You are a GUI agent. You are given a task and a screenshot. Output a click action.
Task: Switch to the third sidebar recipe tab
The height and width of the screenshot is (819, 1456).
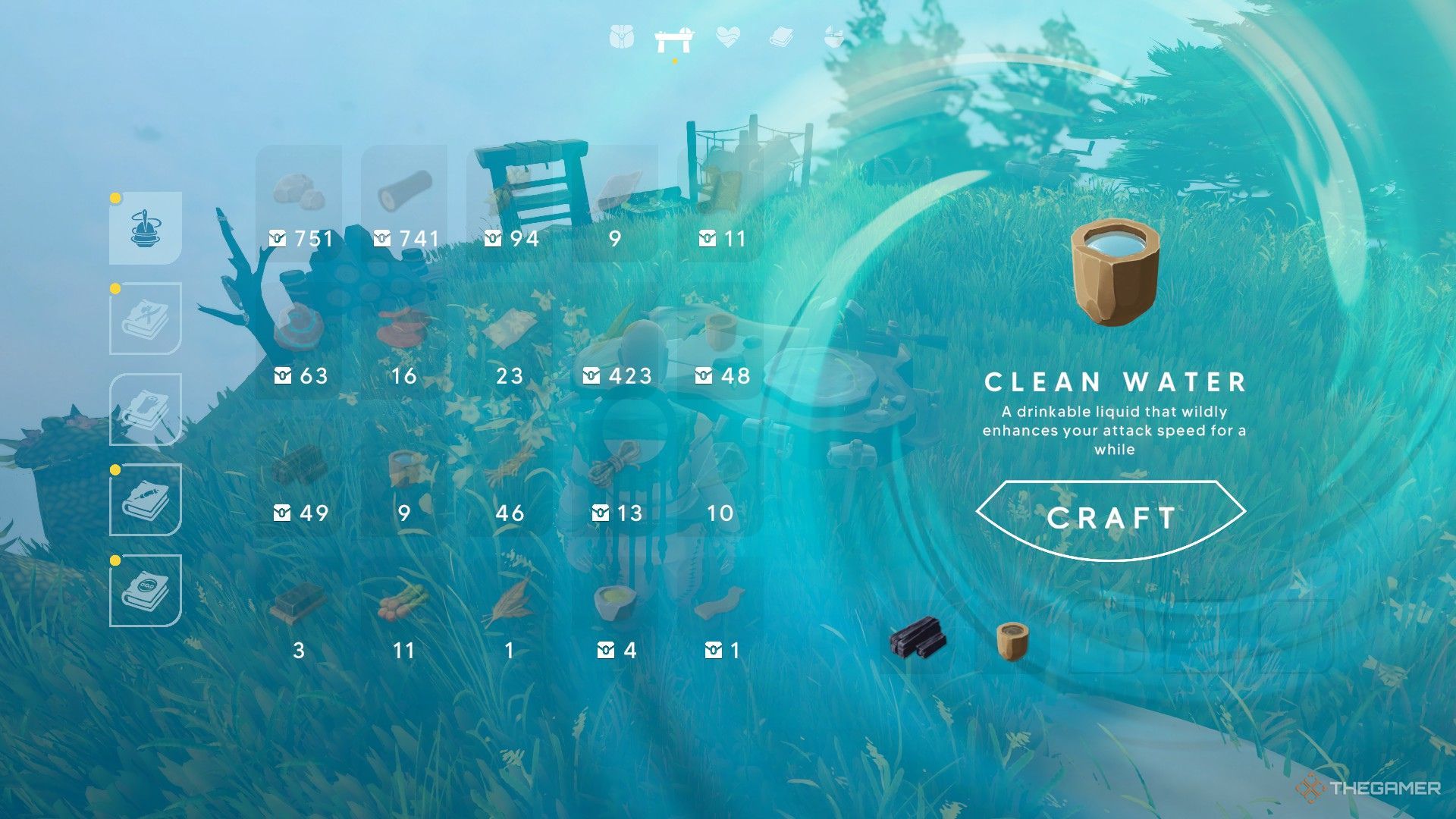[146, 409]
